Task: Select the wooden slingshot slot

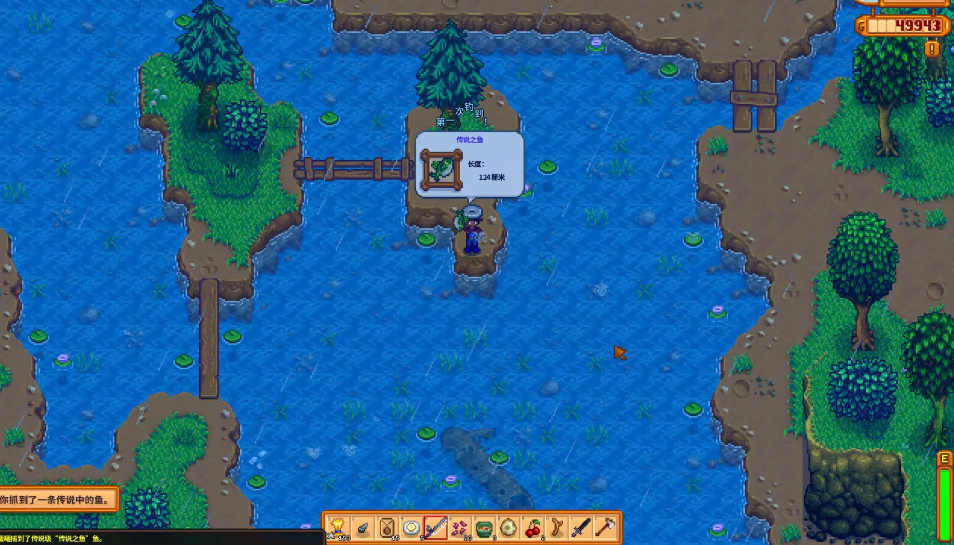Action: click(556, 527)
